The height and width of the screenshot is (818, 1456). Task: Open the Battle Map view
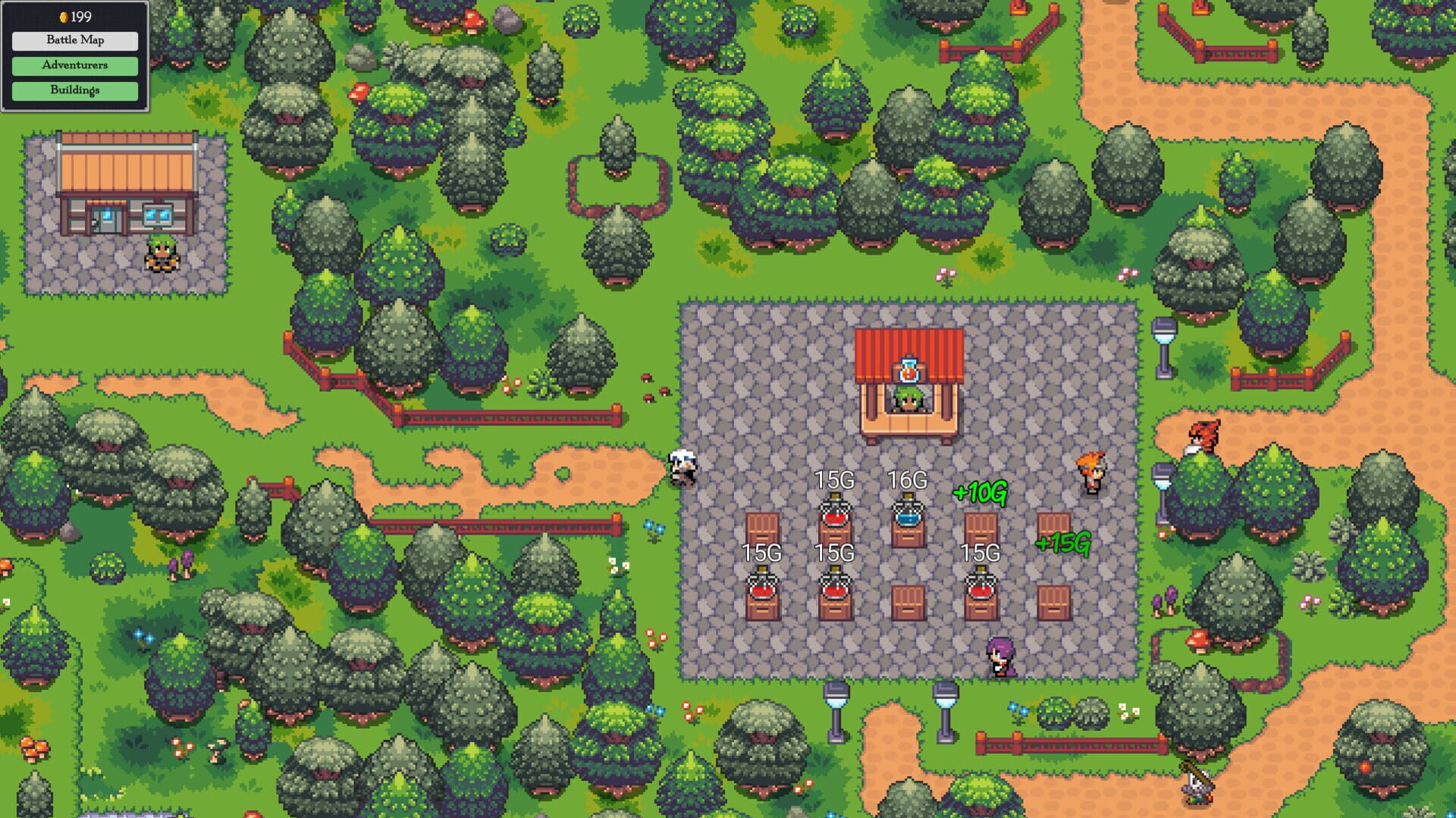coord(76,40)
